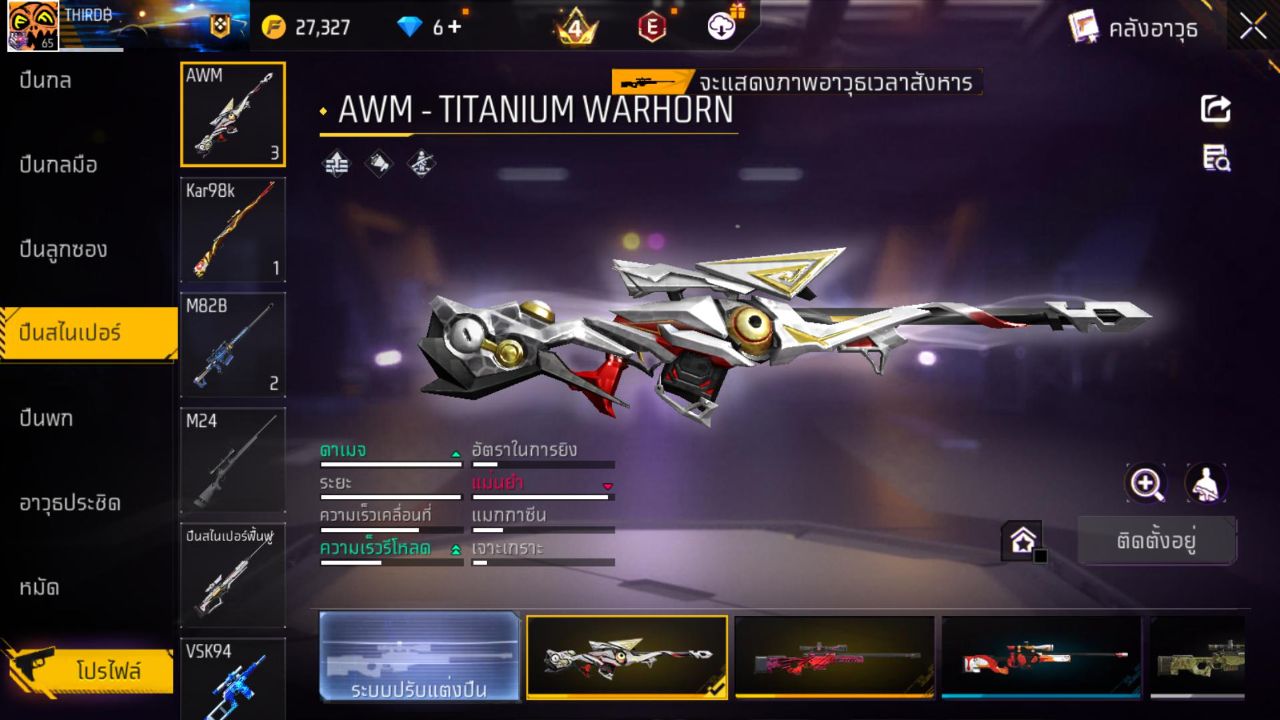Open the หมัด fist category
Image resolution: width=1280 pixels, height=720 pixels.
coord(40,588)
